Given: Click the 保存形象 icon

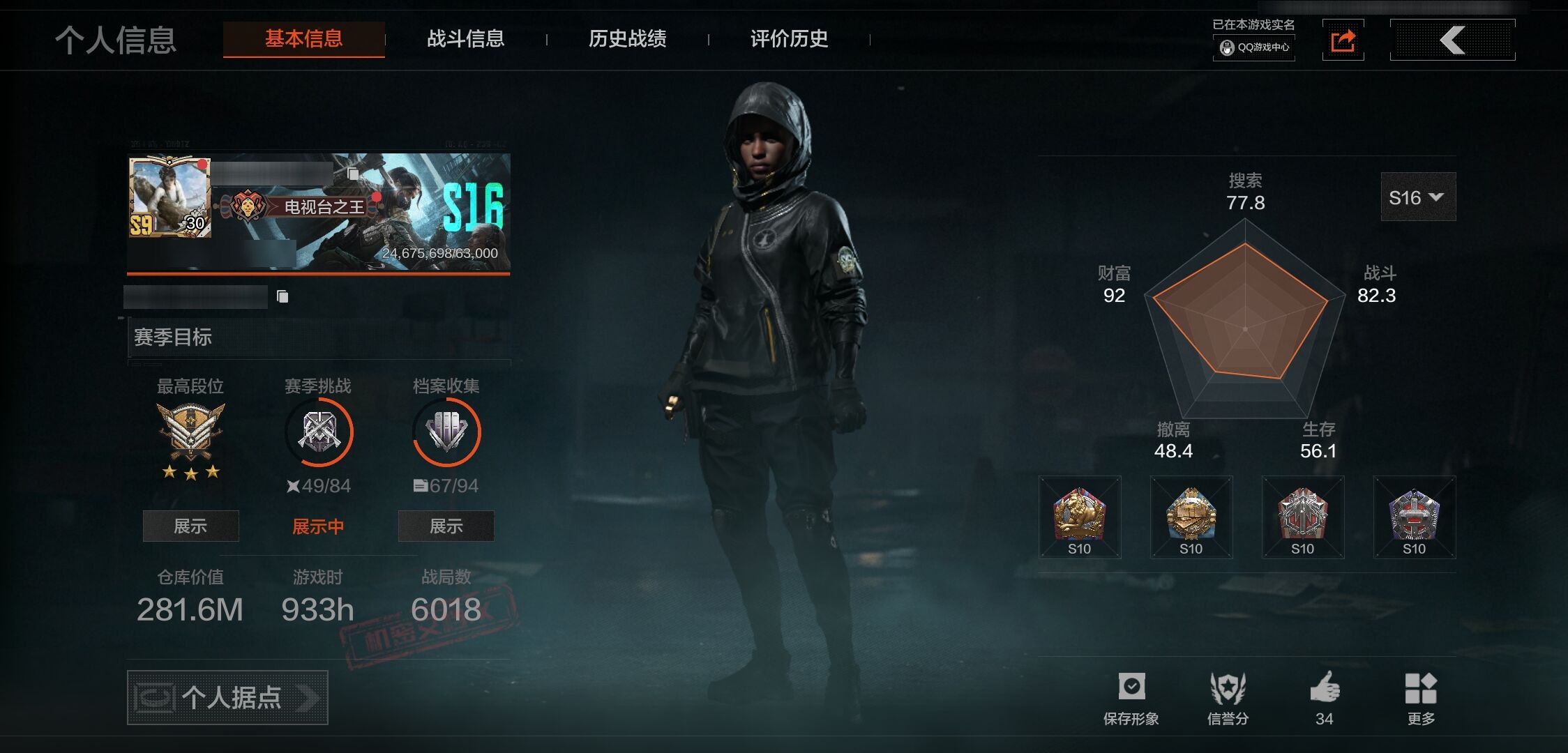Looking at the screenshot, I should pos(1131,687).
